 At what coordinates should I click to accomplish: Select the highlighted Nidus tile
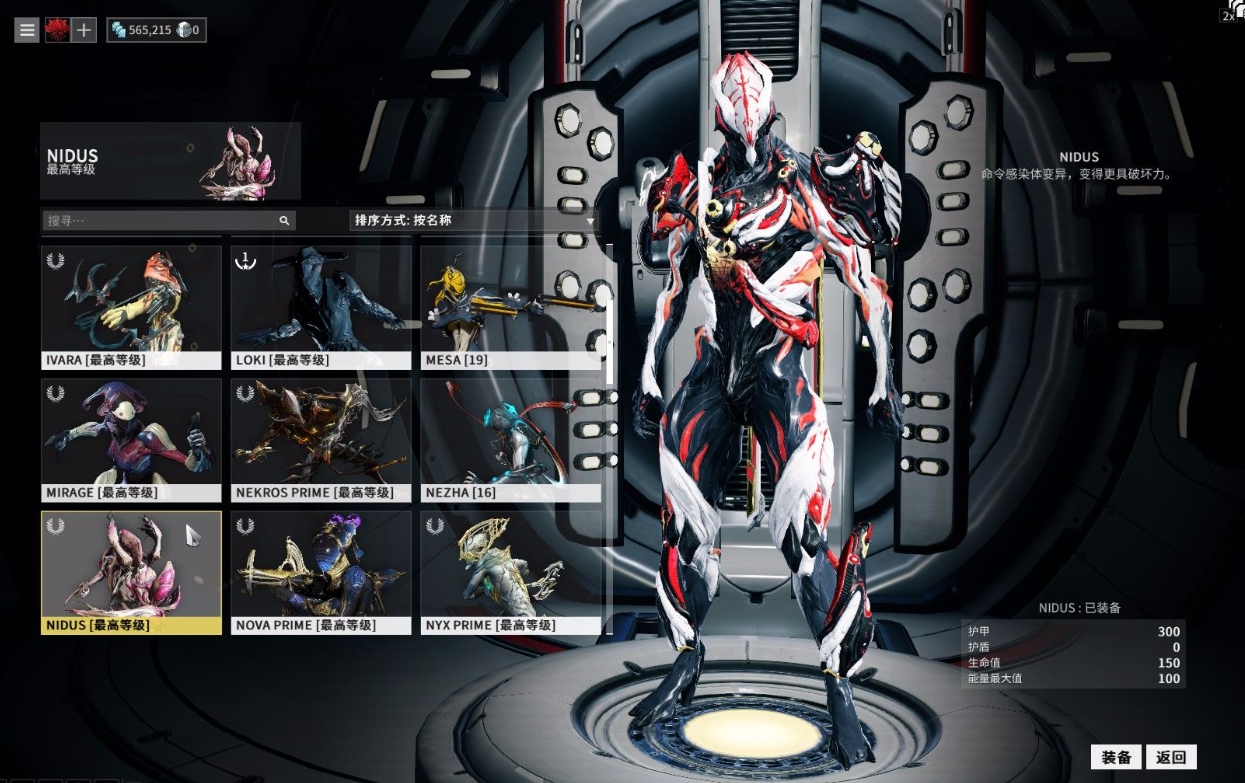[131, 572]
